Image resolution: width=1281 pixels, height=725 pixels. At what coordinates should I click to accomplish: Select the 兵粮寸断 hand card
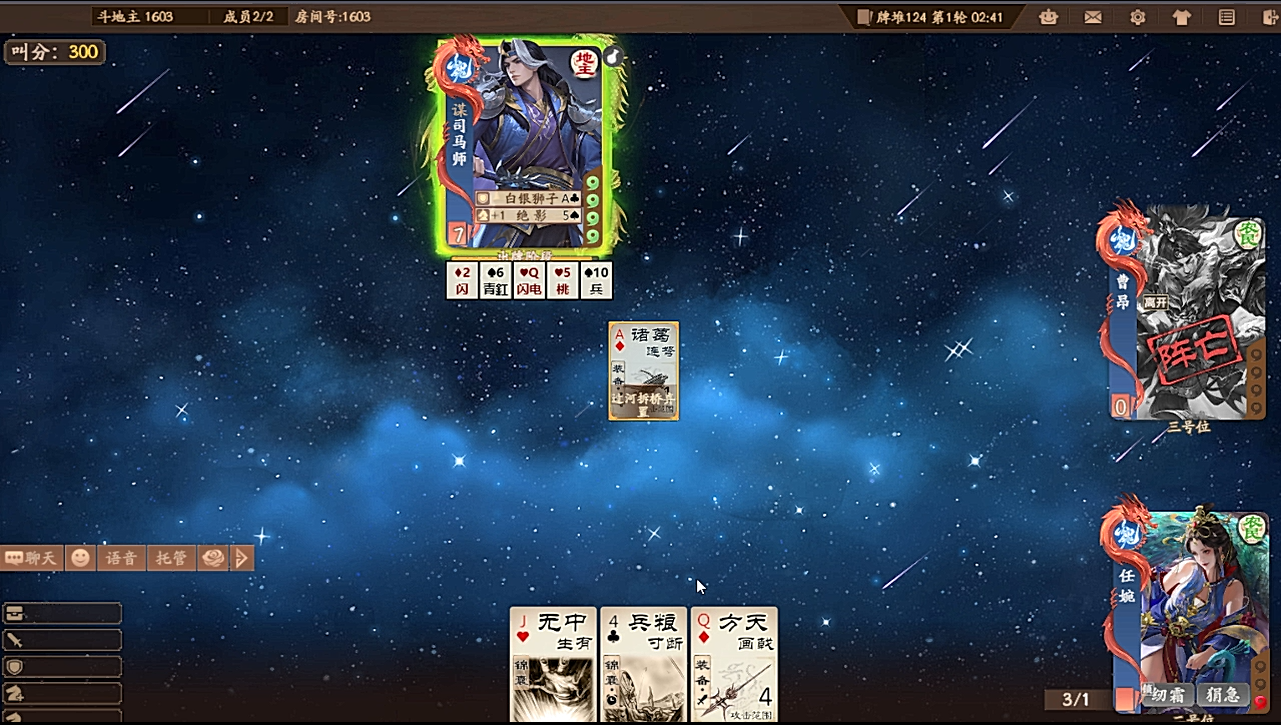coord(643,664)
